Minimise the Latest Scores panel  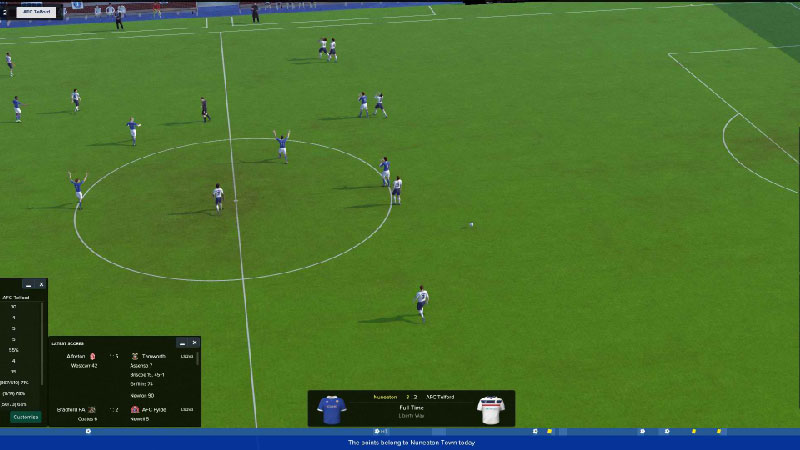pos(181,342)
